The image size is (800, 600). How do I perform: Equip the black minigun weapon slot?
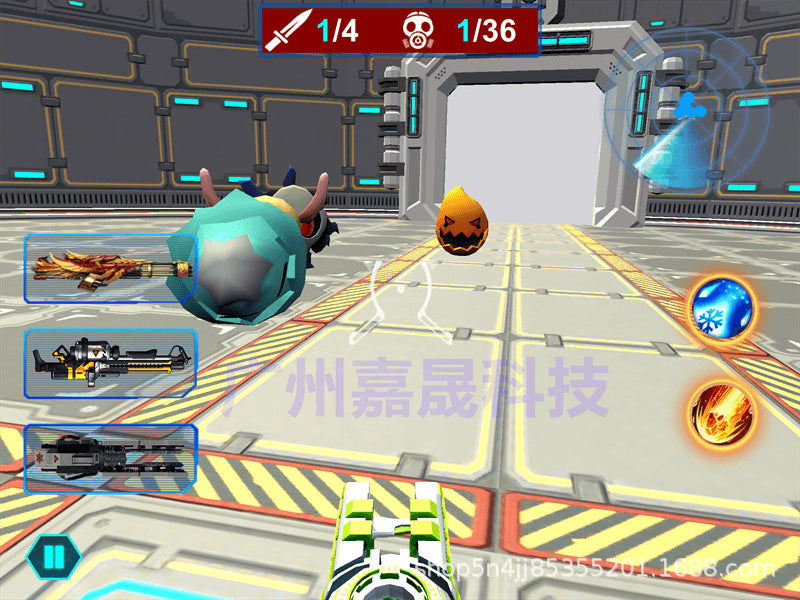(x=110, y=458)
